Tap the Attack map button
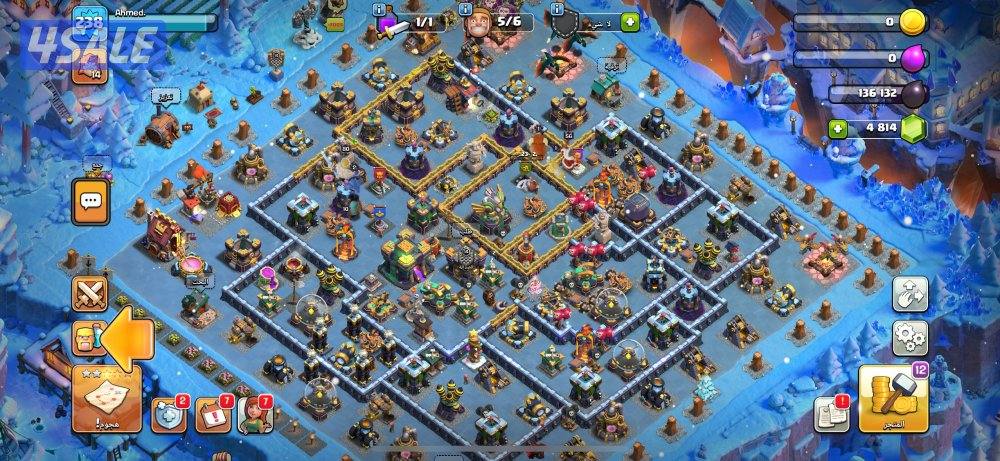Image resolution: width=1000 pixels, height=461 pixels. click(x=105, y=398)
